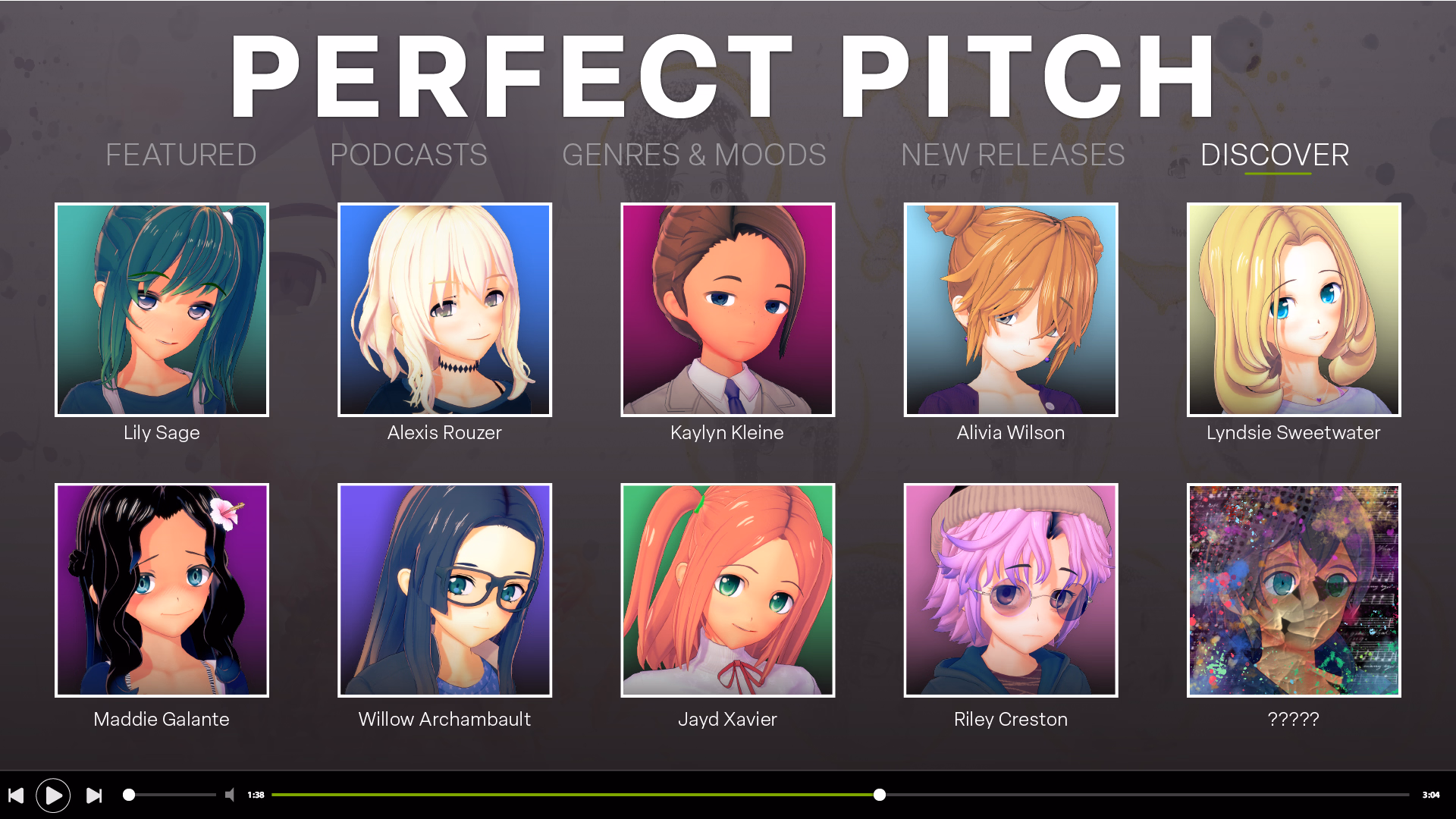Browse GENRES & MOODS
The image size is (1456, 819).
point(694,155)
